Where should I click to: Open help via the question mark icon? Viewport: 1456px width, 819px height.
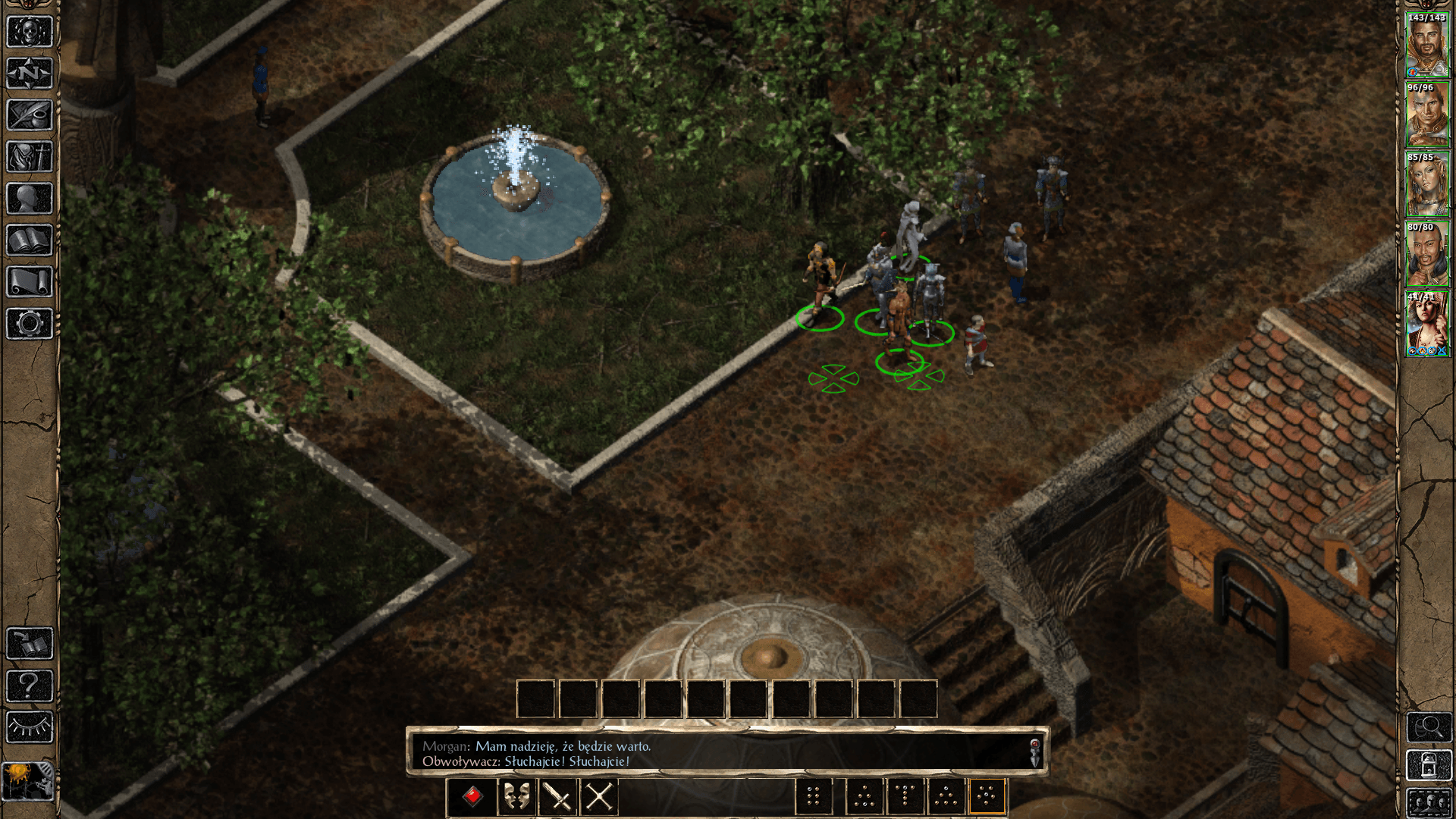(x=28, y=685)
